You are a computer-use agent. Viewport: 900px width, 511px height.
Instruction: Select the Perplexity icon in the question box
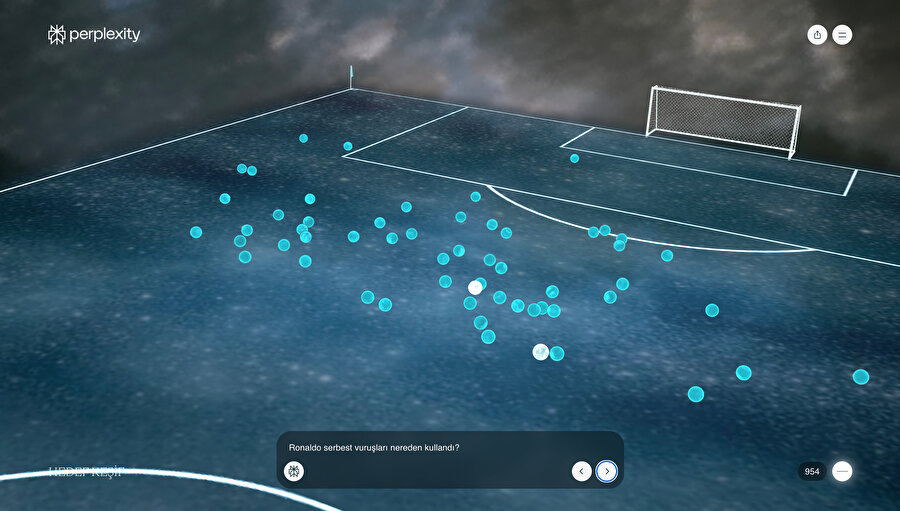(x=294, y=471)
